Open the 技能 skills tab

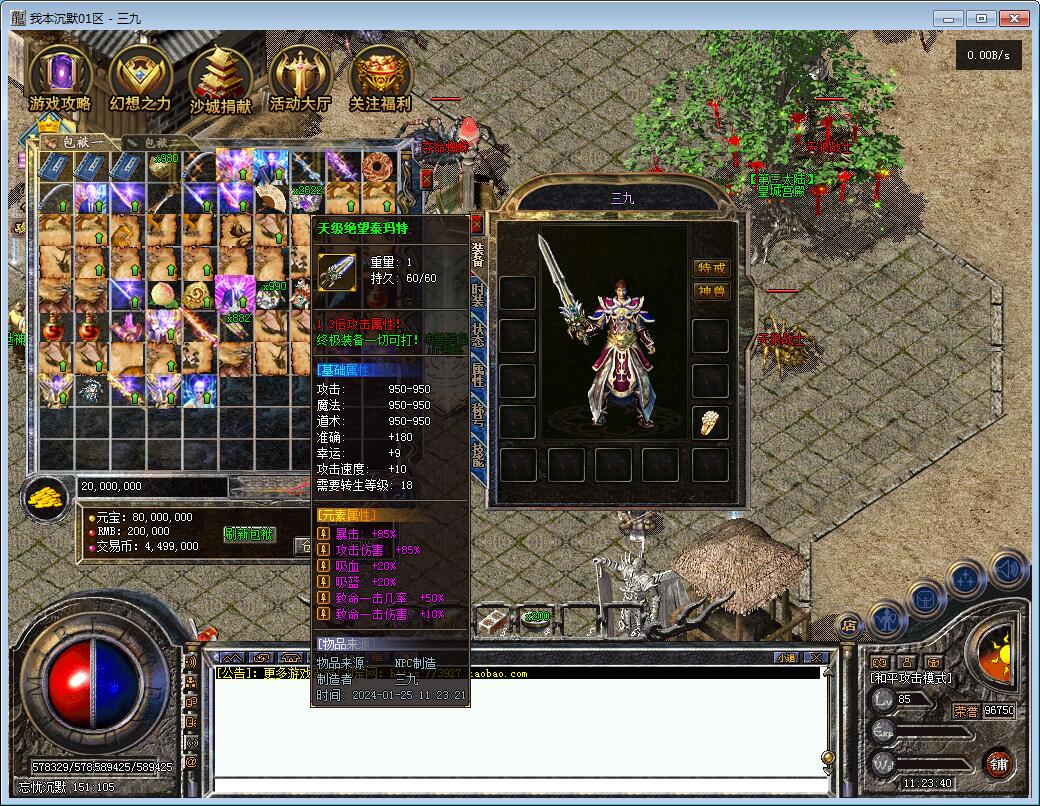point(478,455)
